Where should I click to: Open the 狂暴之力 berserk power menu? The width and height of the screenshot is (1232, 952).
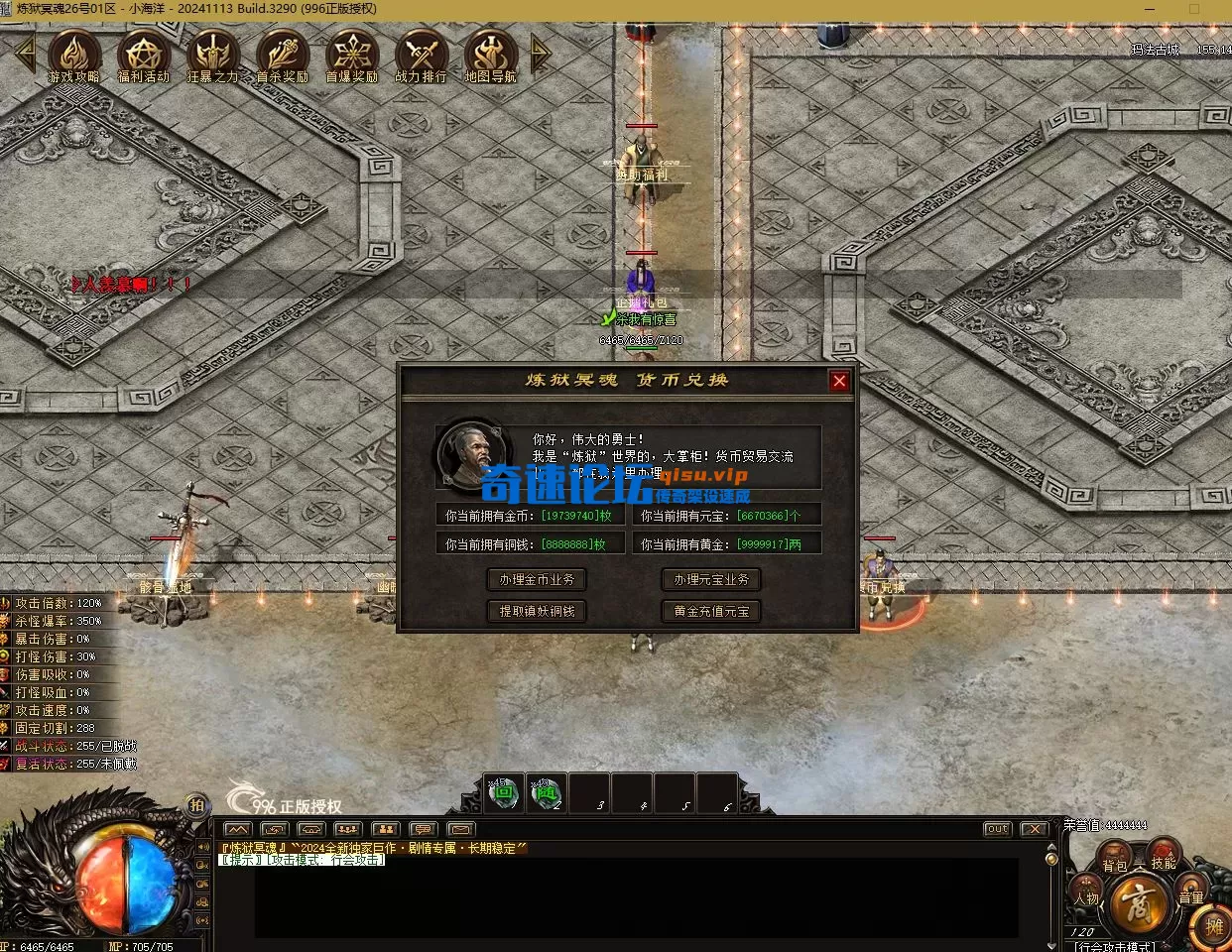pos(213,55)
